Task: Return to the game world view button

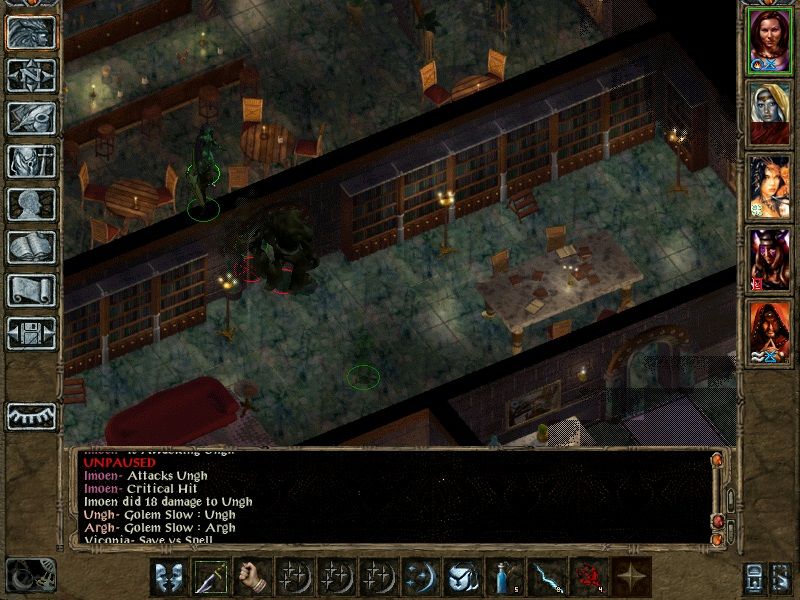Action: pyautogui.click(x=31, y=33)
